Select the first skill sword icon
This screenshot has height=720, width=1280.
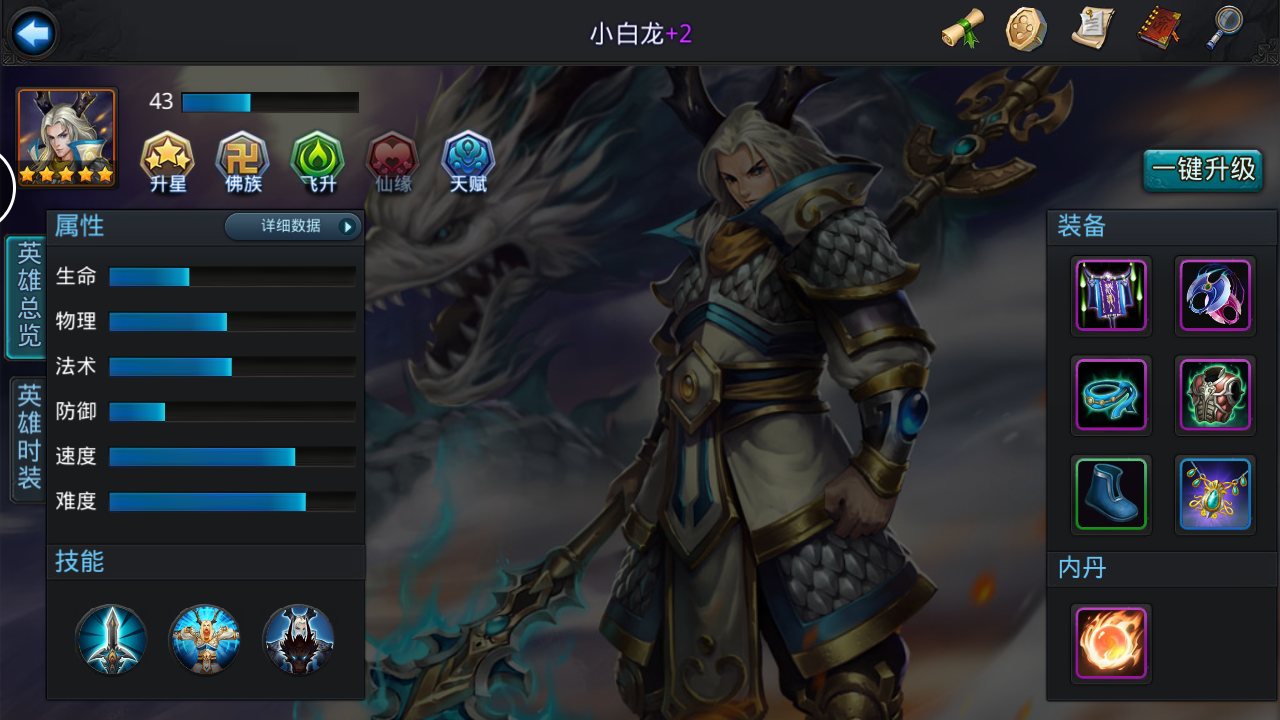(x=111, y=640)
